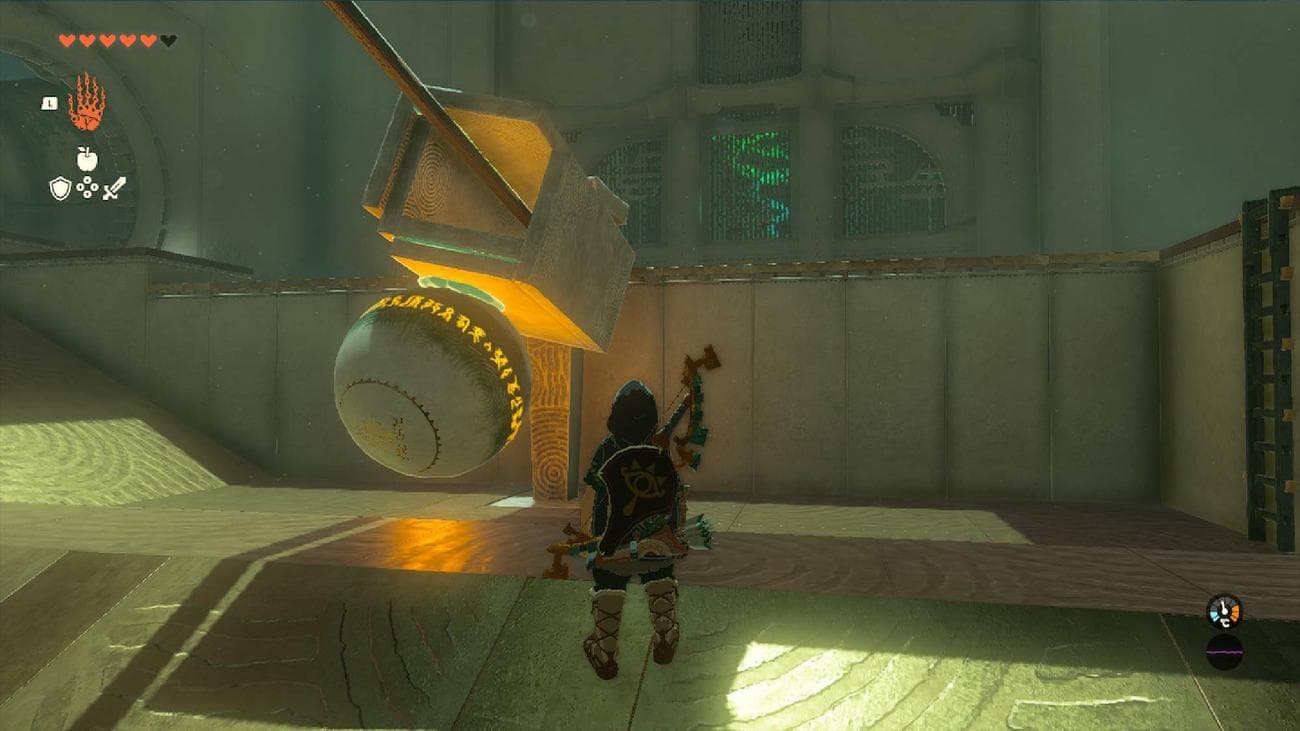This screenshot has width=1300, height=731.
Task: Click the L button prompt icon
Action: click(50, 103)
